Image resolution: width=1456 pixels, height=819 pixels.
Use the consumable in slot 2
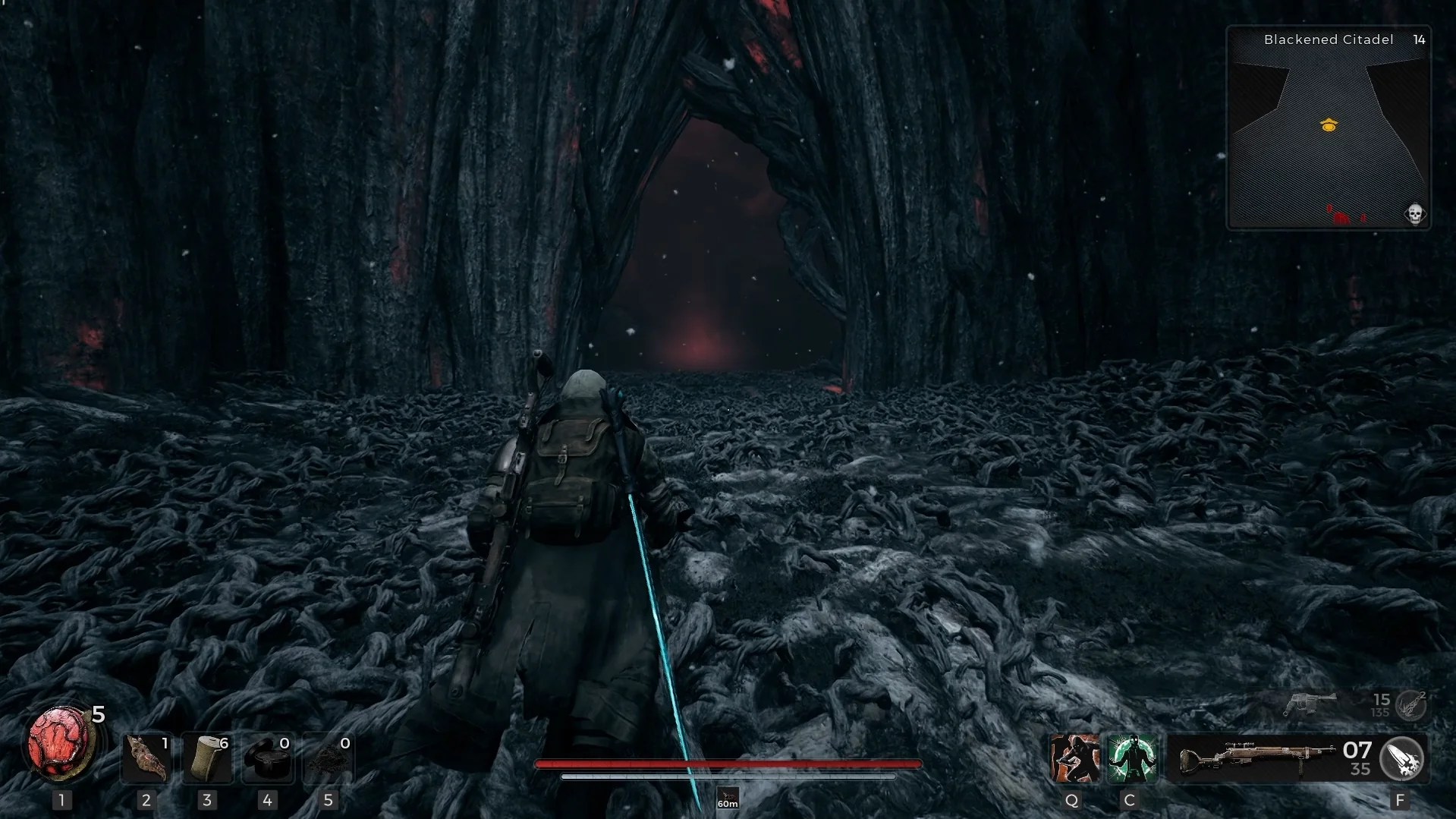pyautogui.click(x=146, y=758)
